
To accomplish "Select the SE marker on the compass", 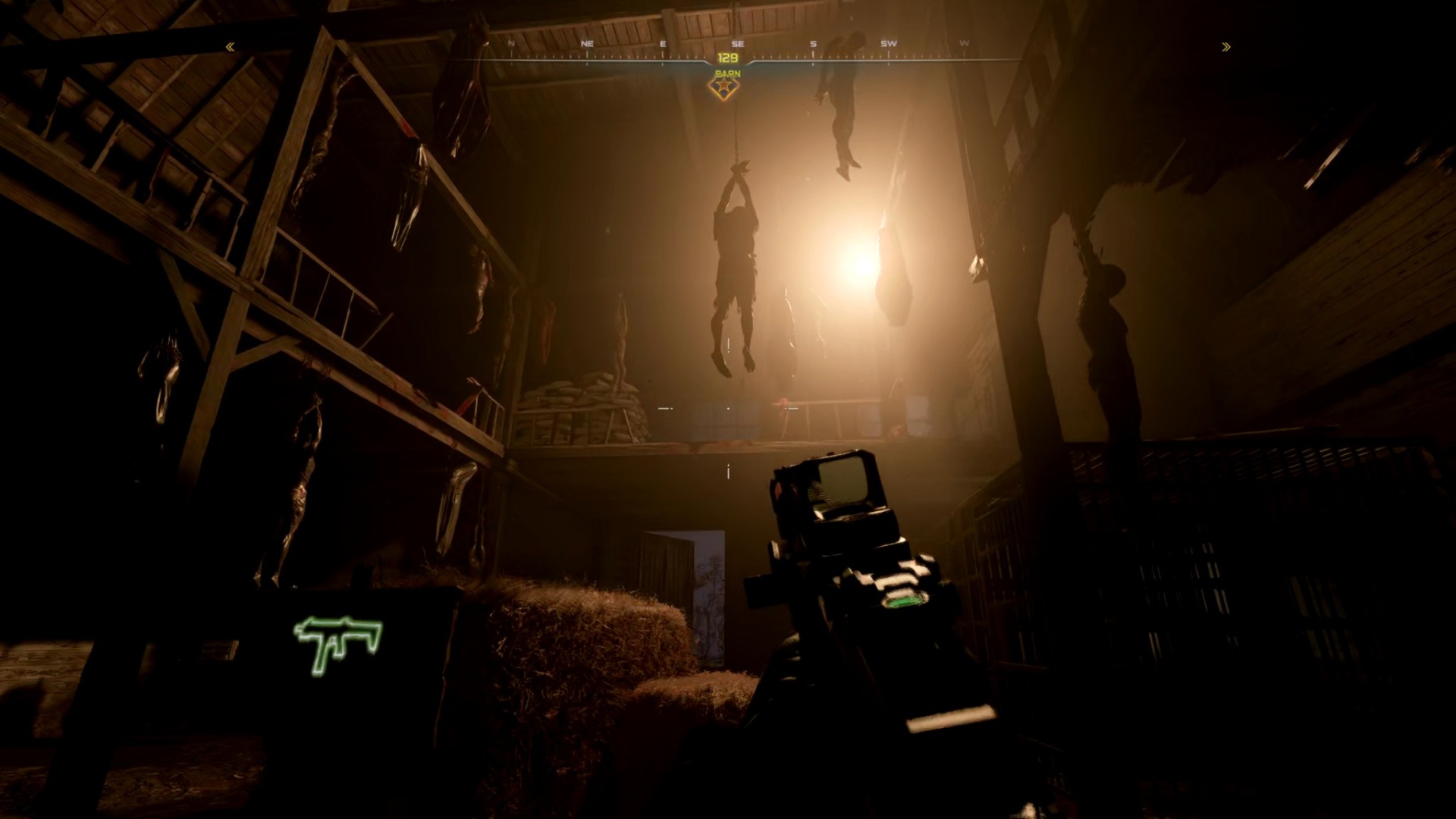I will tap(738, 43).
